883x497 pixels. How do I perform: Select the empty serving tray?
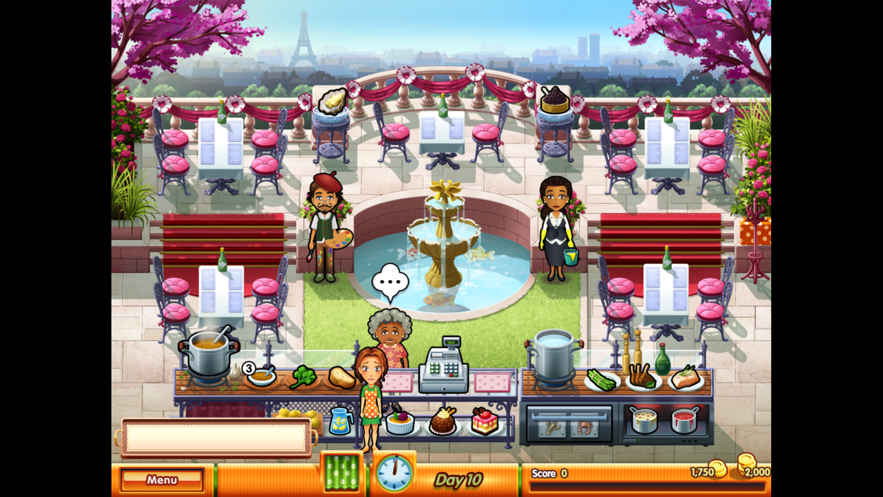point(215,437)
